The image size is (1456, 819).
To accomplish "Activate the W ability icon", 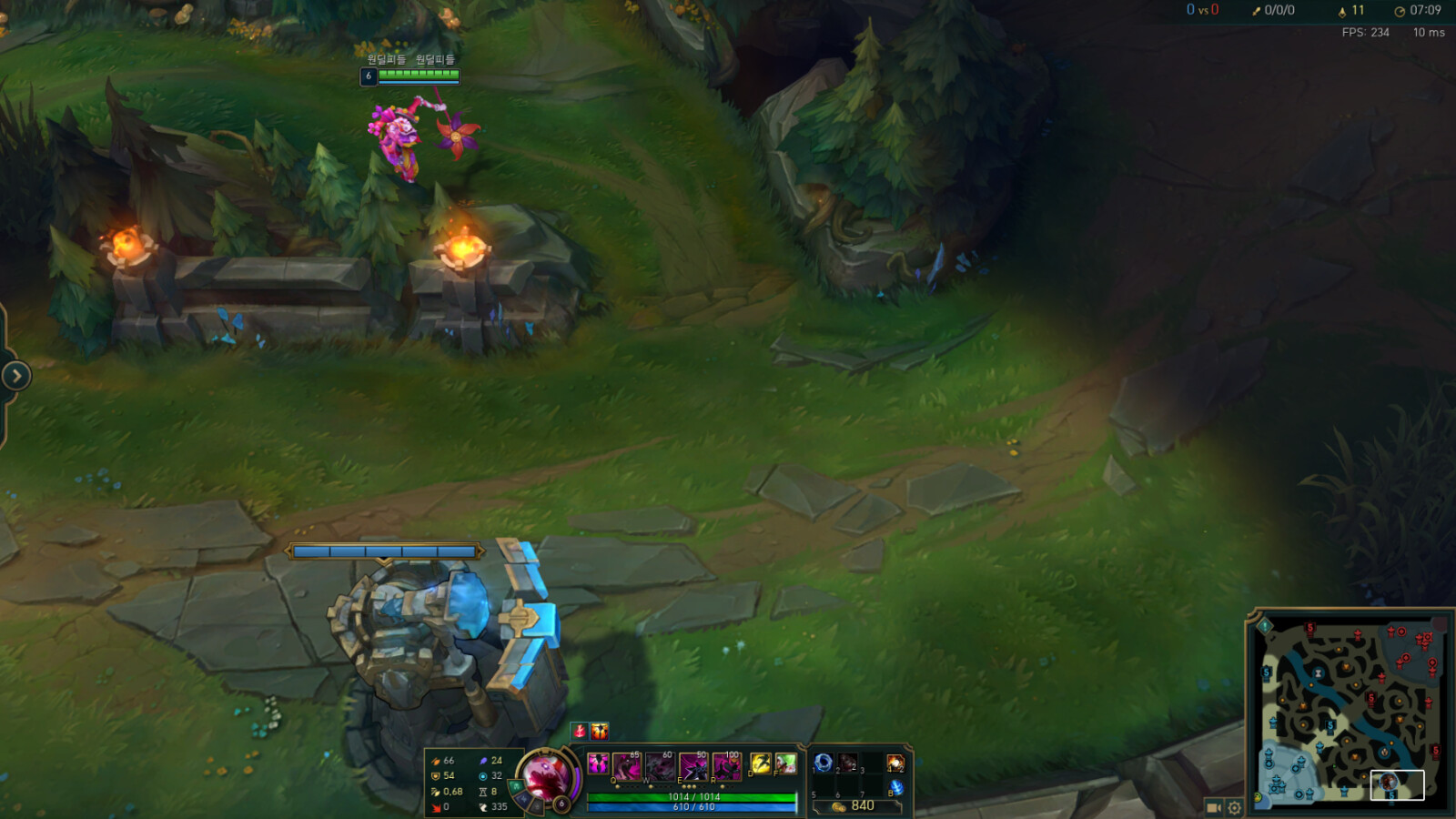I will click(x=661, y=766).
